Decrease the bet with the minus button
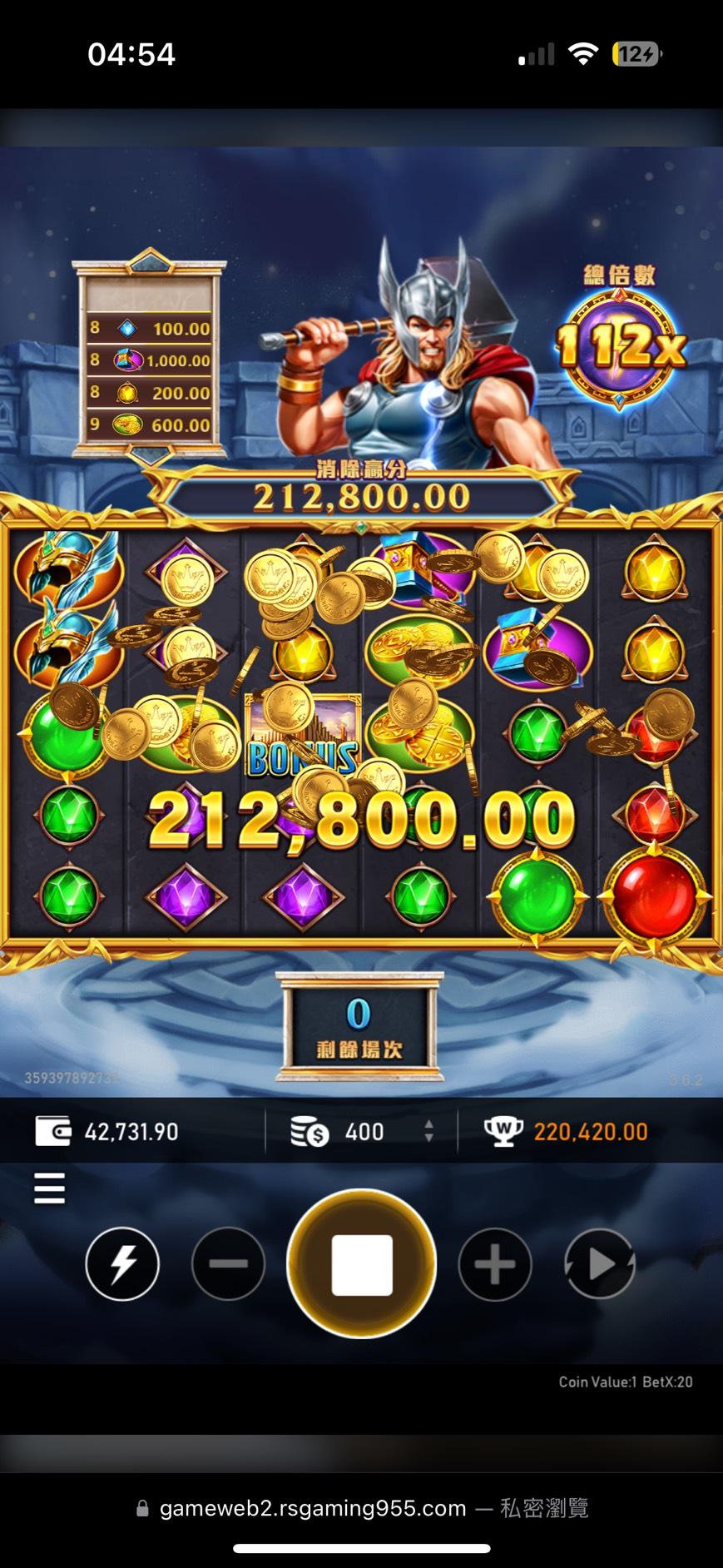 228,1264
